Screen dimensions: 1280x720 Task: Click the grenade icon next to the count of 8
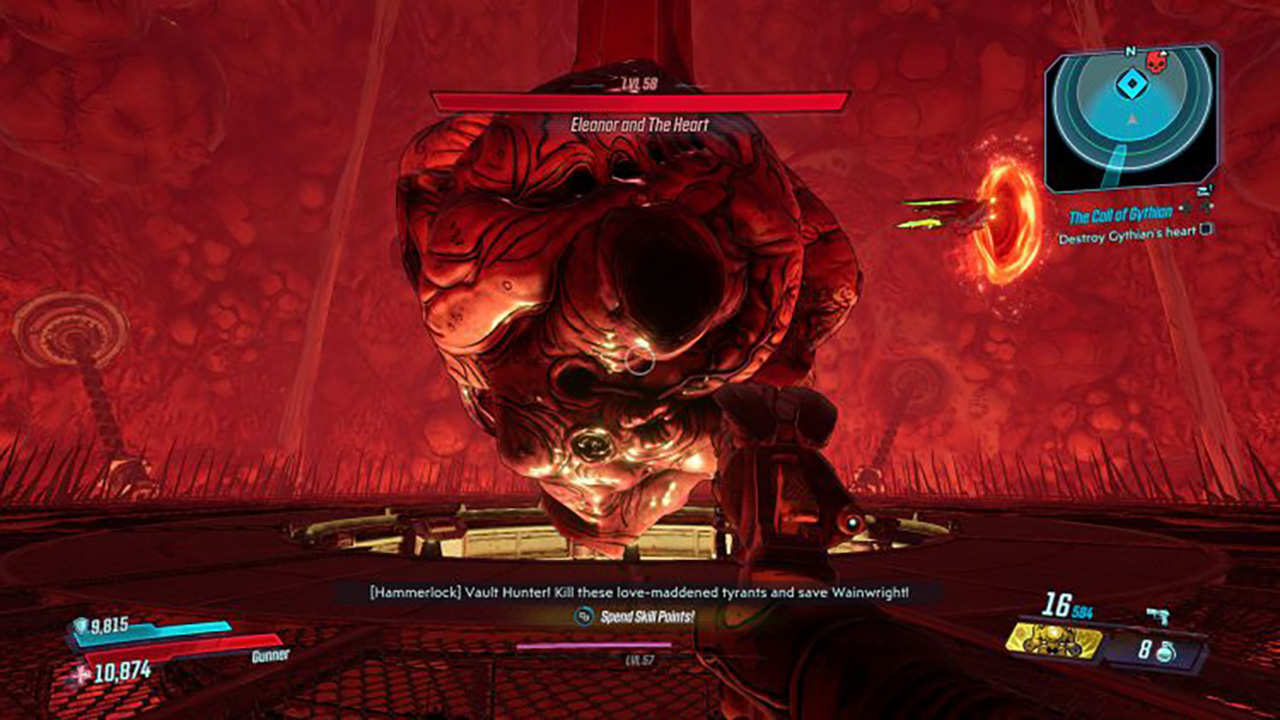pyautogui.click(x=1165, y=650)
